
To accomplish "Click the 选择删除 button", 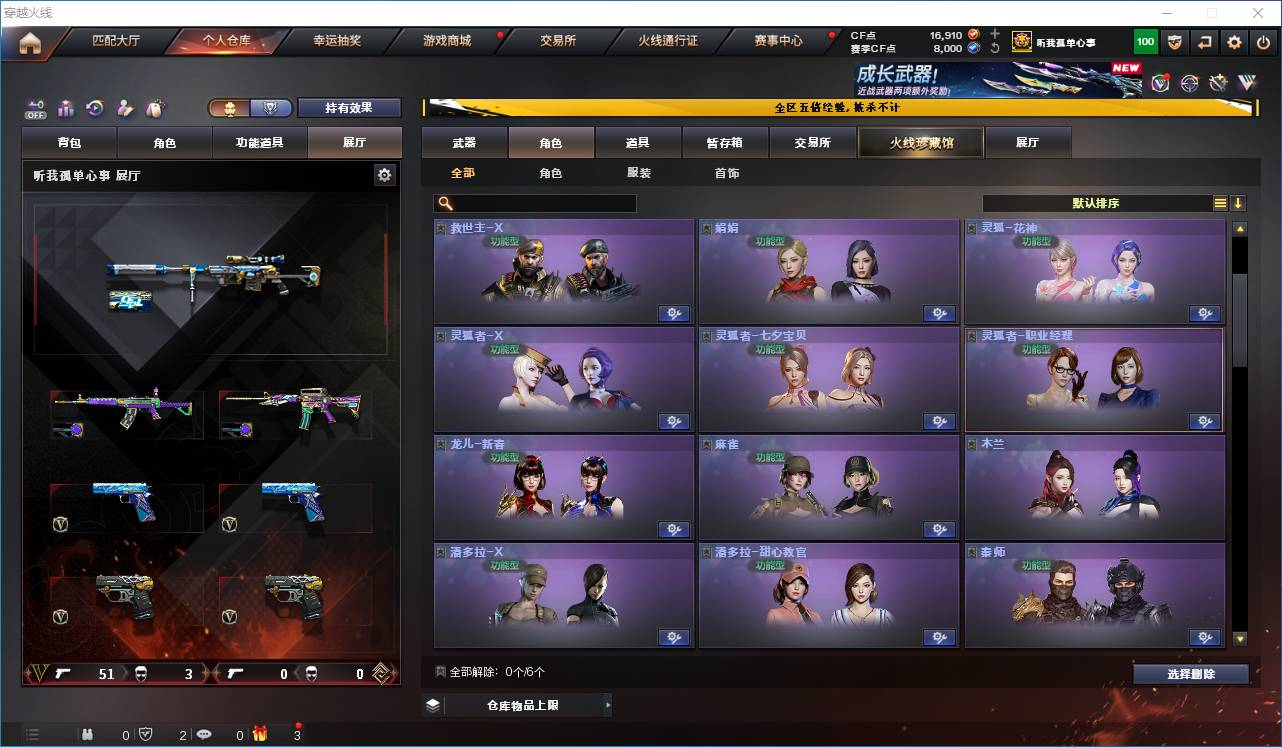I will click(1191, 674).
